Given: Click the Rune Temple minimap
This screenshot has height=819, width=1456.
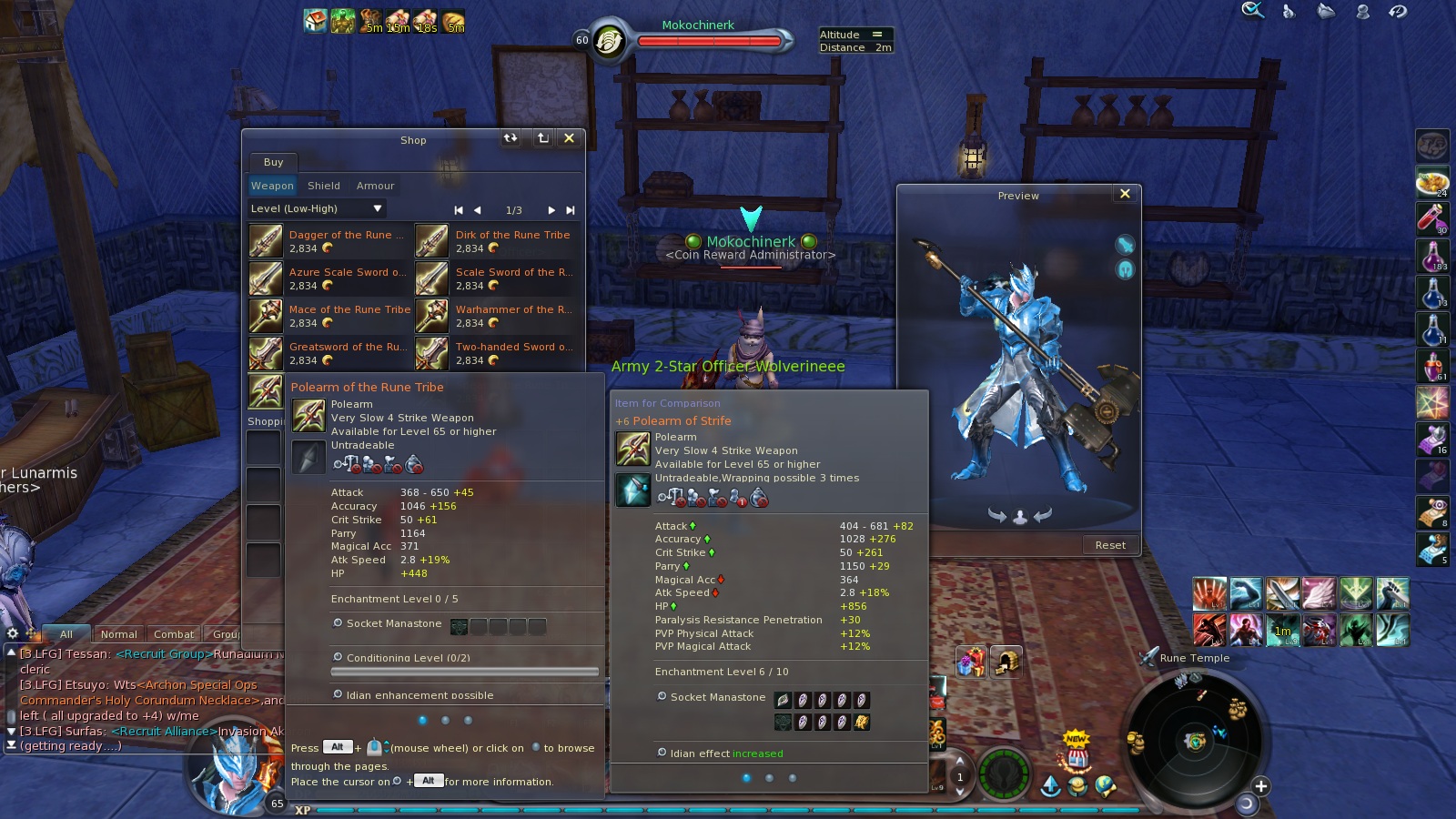Looking at the screenshot, I should (x=1194, y=739).
